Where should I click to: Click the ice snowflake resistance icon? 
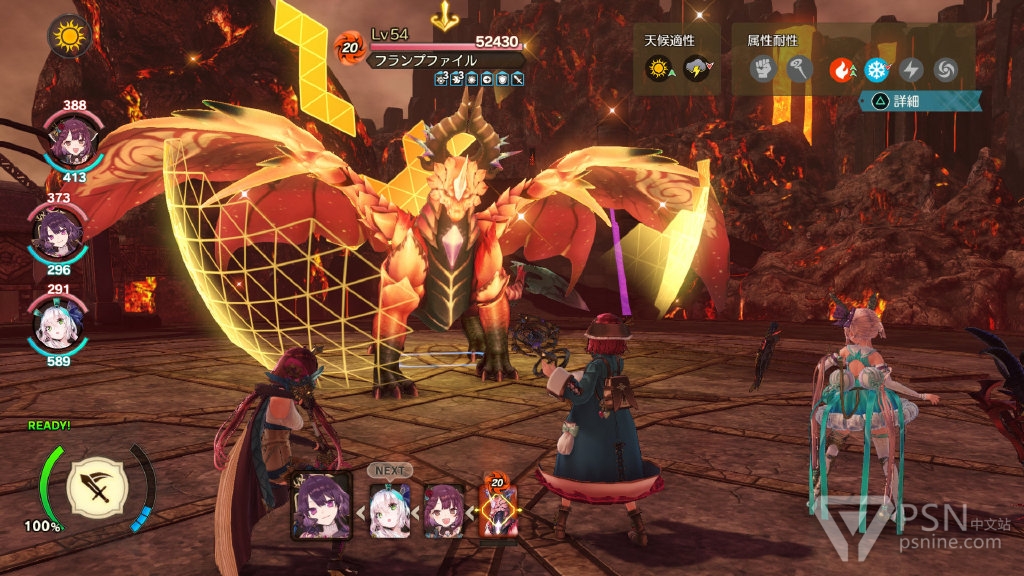pos(877,69)
